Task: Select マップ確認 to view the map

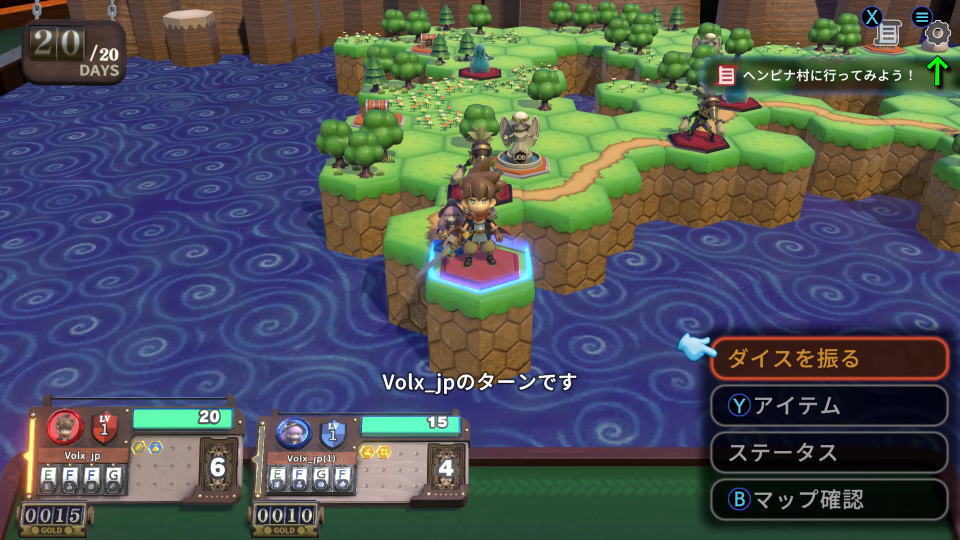Action: click(x=828, y=499)
